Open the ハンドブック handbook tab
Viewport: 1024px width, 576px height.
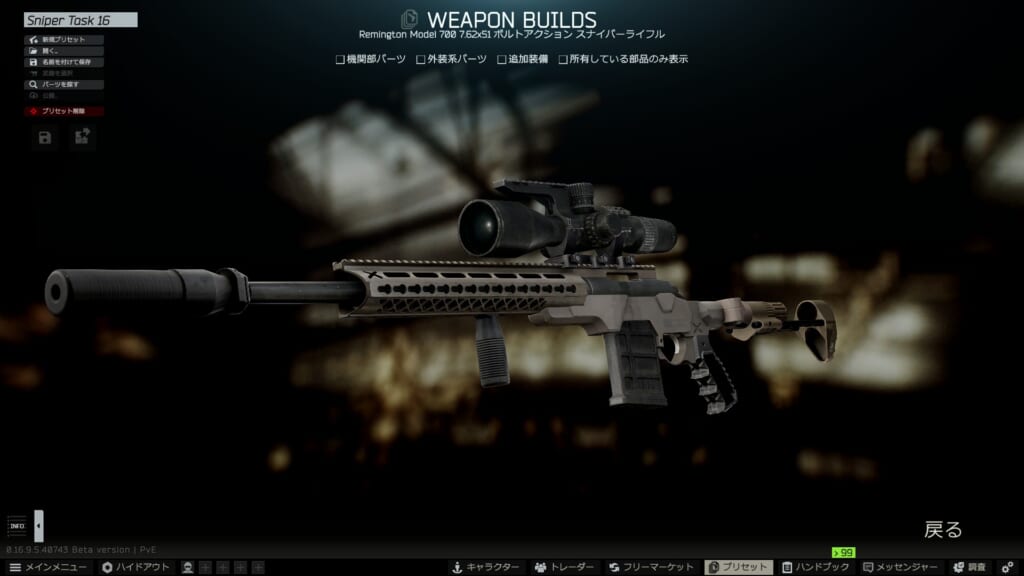click(816, 567)
